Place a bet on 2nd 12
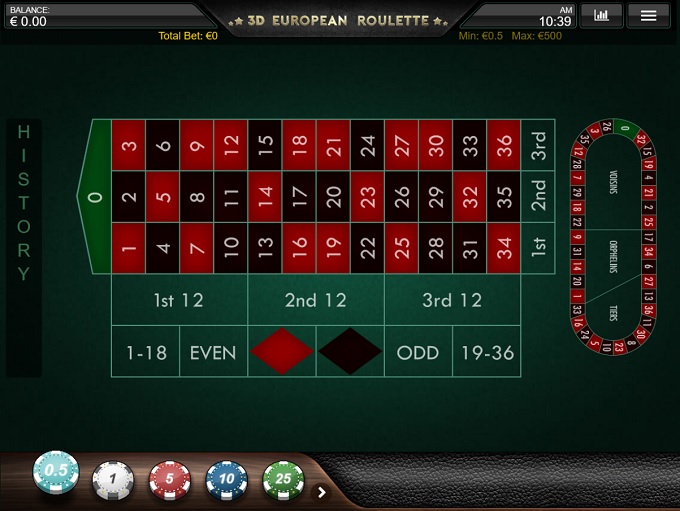The height and width of the screenshot is (511, 680). 315,300
